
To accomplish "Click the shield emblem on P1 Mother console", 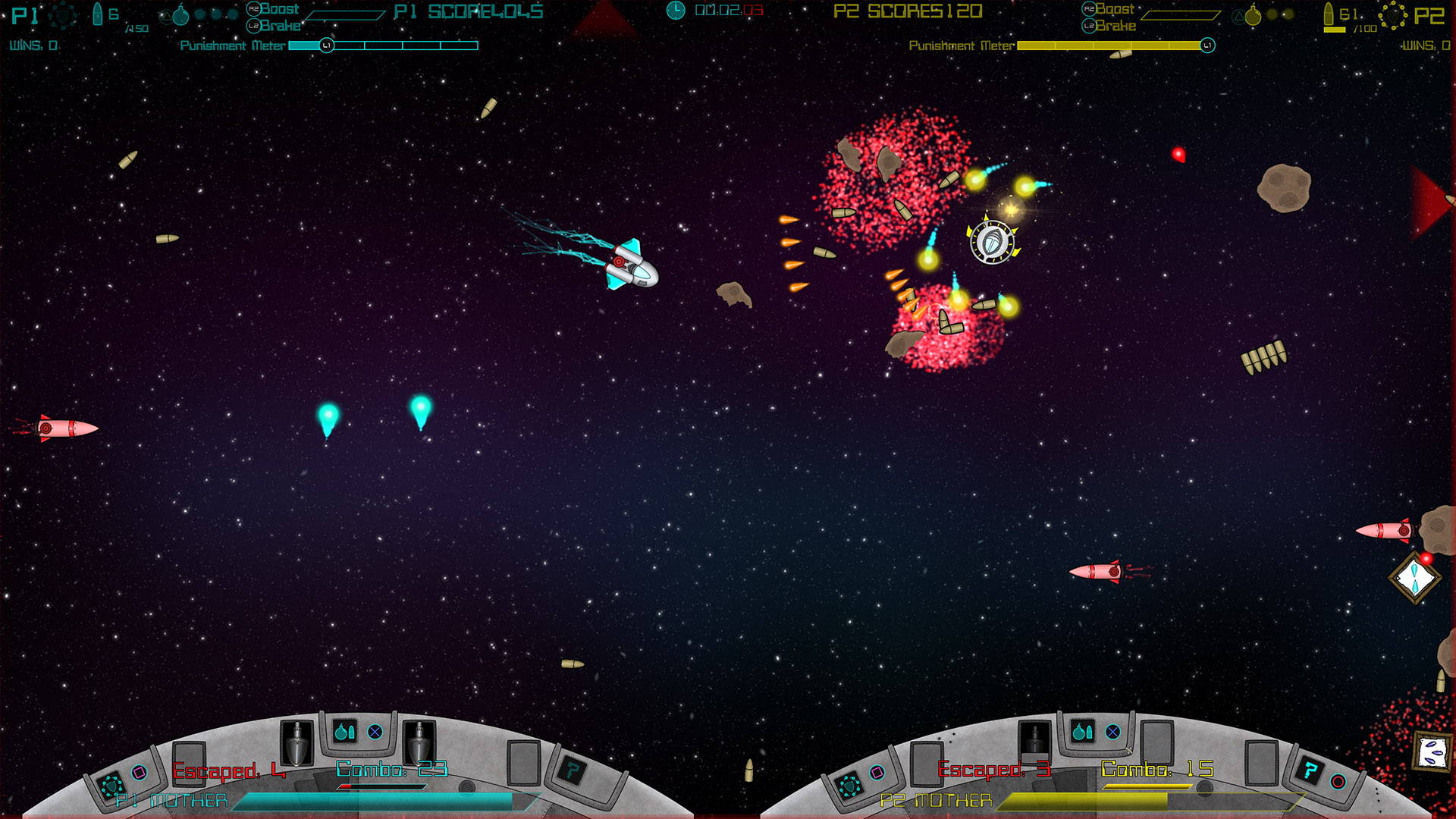I will pyautogui.click(x=111, y=785).
